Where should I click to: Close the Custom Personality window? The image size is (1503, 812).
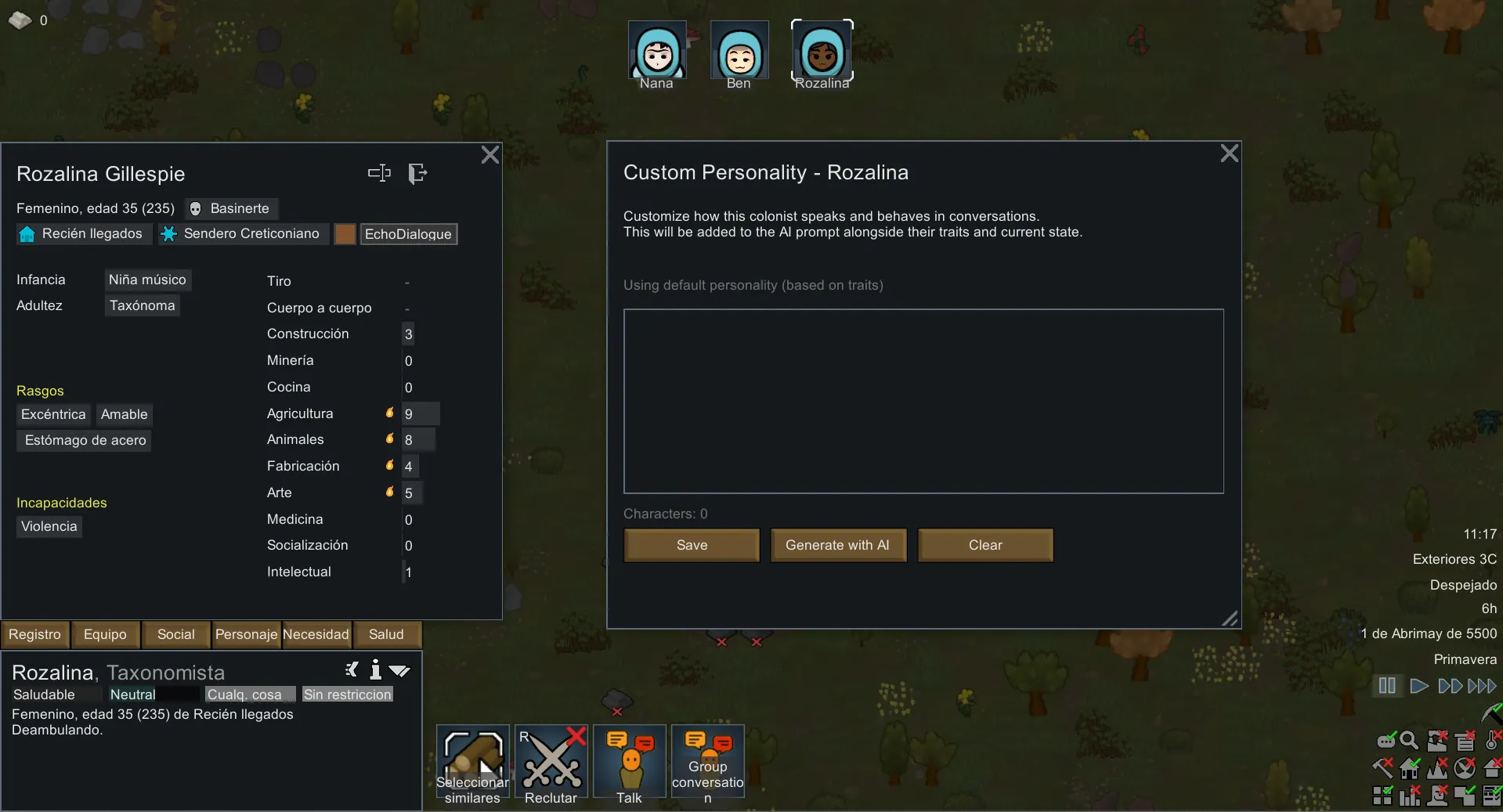[x=1229, y=153]
